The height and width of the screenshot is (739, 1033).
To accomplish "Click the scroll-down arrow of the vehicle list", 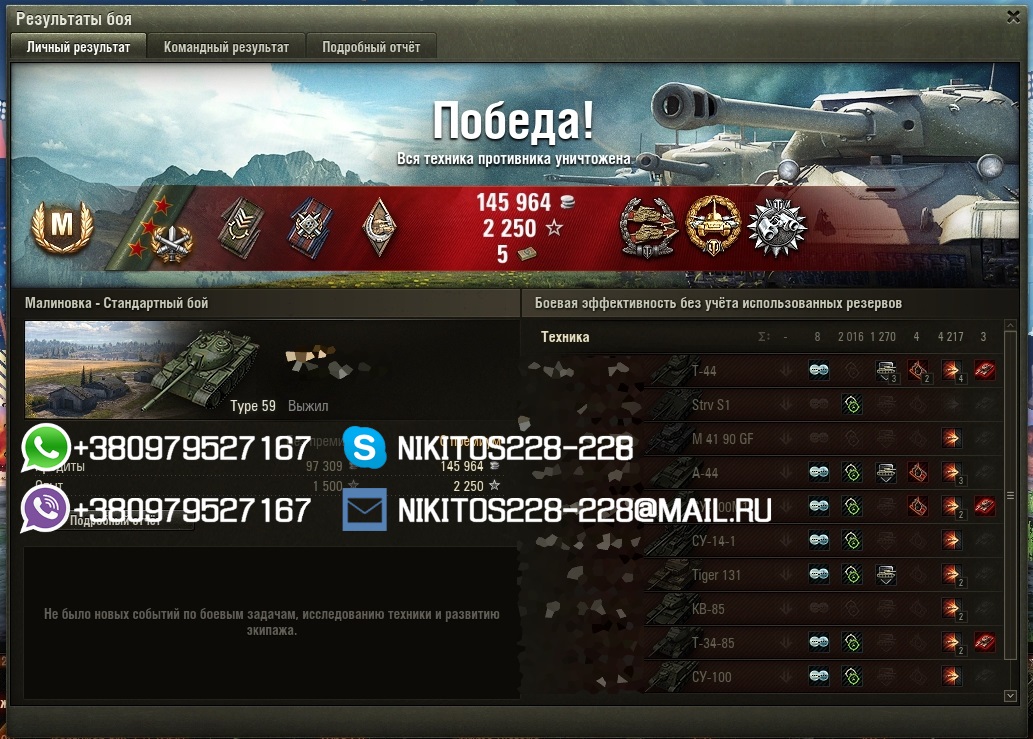I will coord(1010,695).
